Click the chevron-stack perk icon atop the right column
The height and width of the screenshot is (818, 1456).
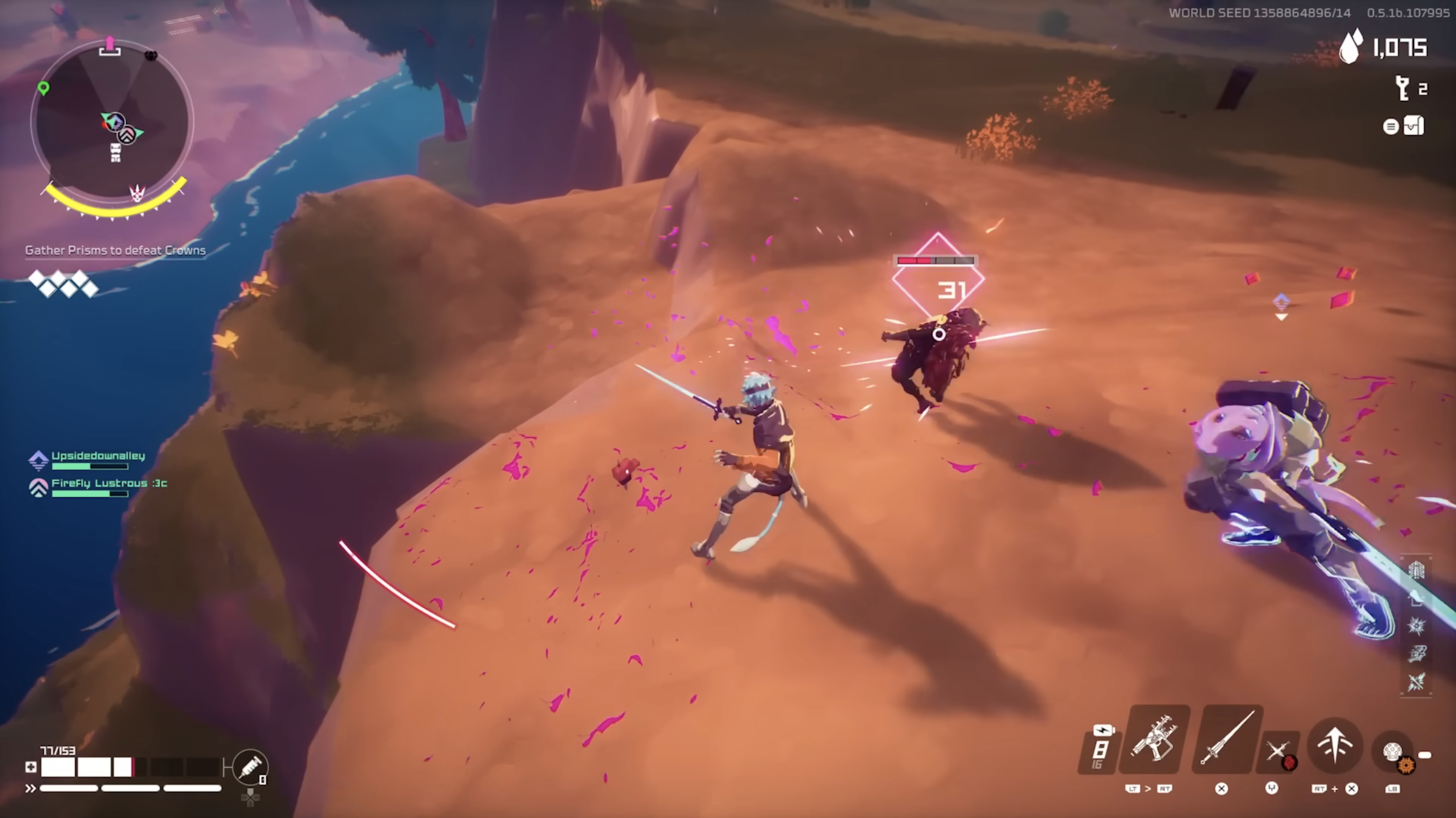[x=1416, y=569]
